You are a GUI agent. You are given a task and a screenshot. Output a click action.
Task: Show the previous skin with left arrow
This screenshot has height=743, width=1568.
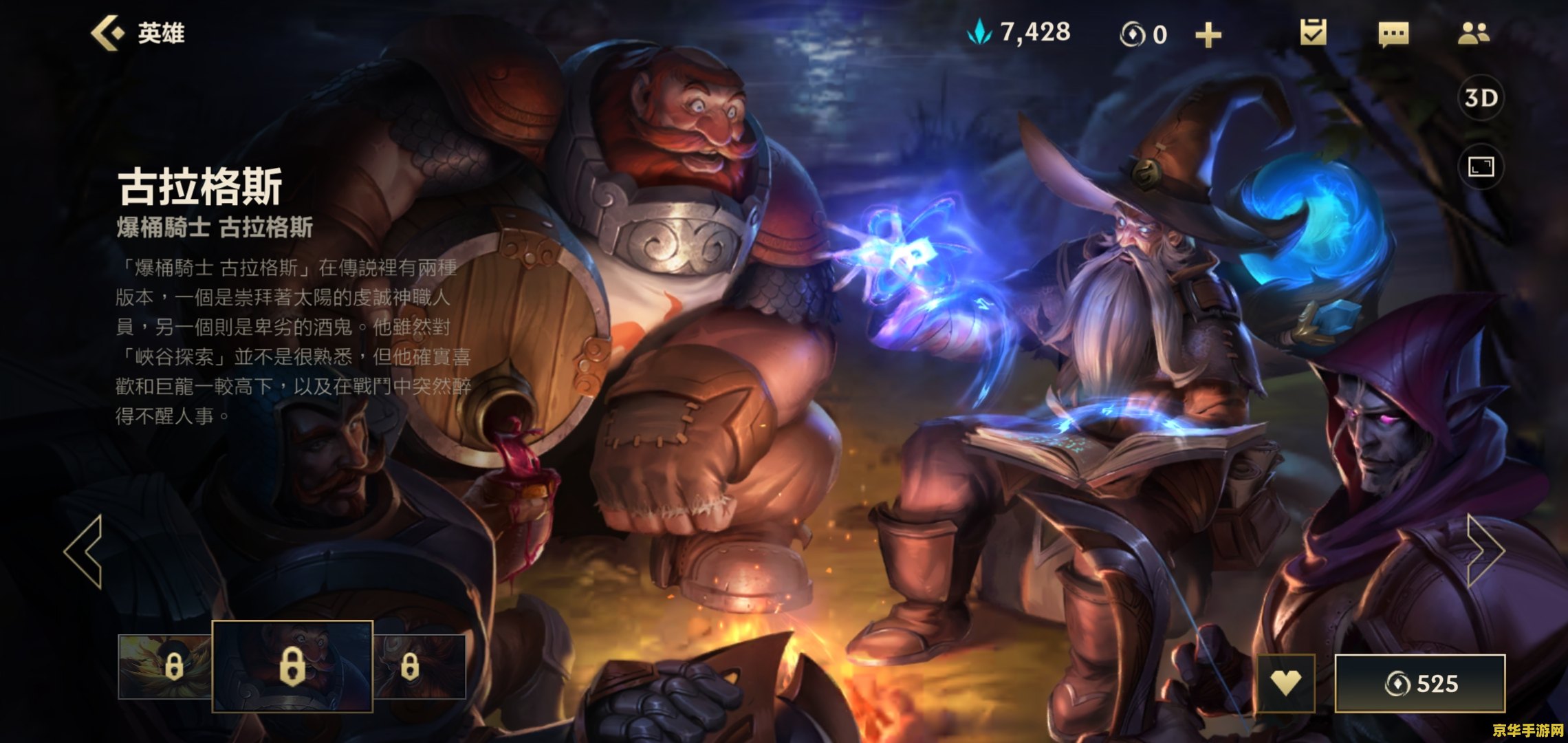tap(84, 551)
